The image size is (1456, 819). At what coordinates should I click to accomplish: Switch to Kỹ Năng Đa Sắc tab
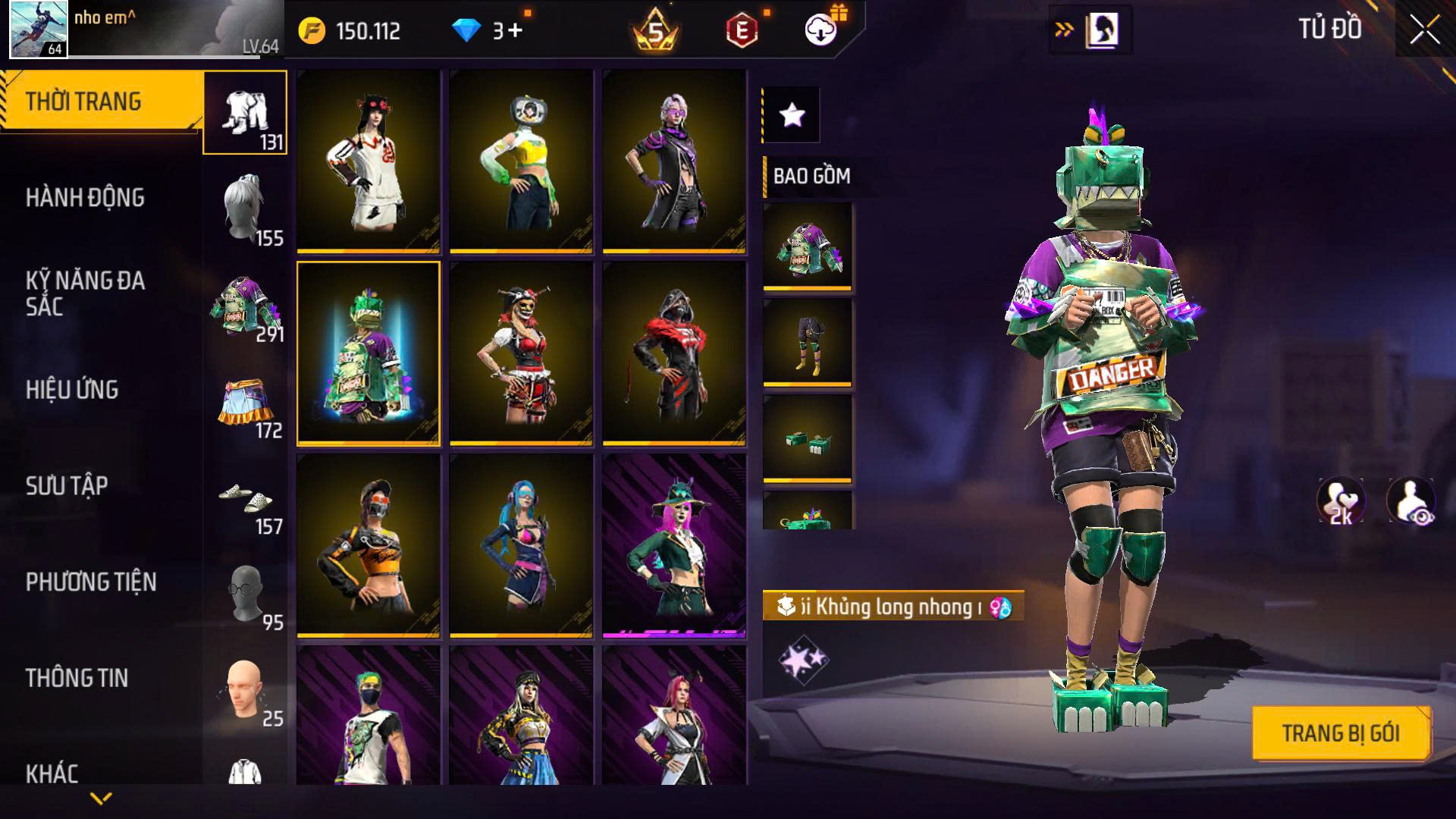pos(85,293)
